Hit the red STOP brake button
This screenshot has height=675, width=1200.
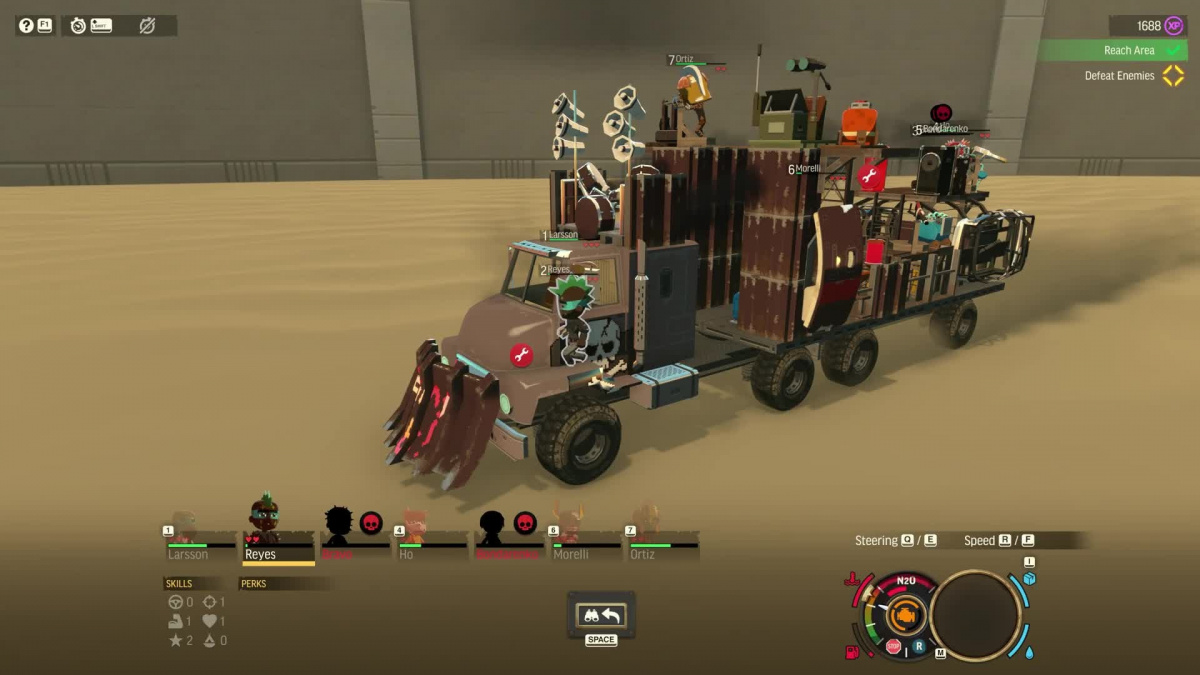[894, 647]
